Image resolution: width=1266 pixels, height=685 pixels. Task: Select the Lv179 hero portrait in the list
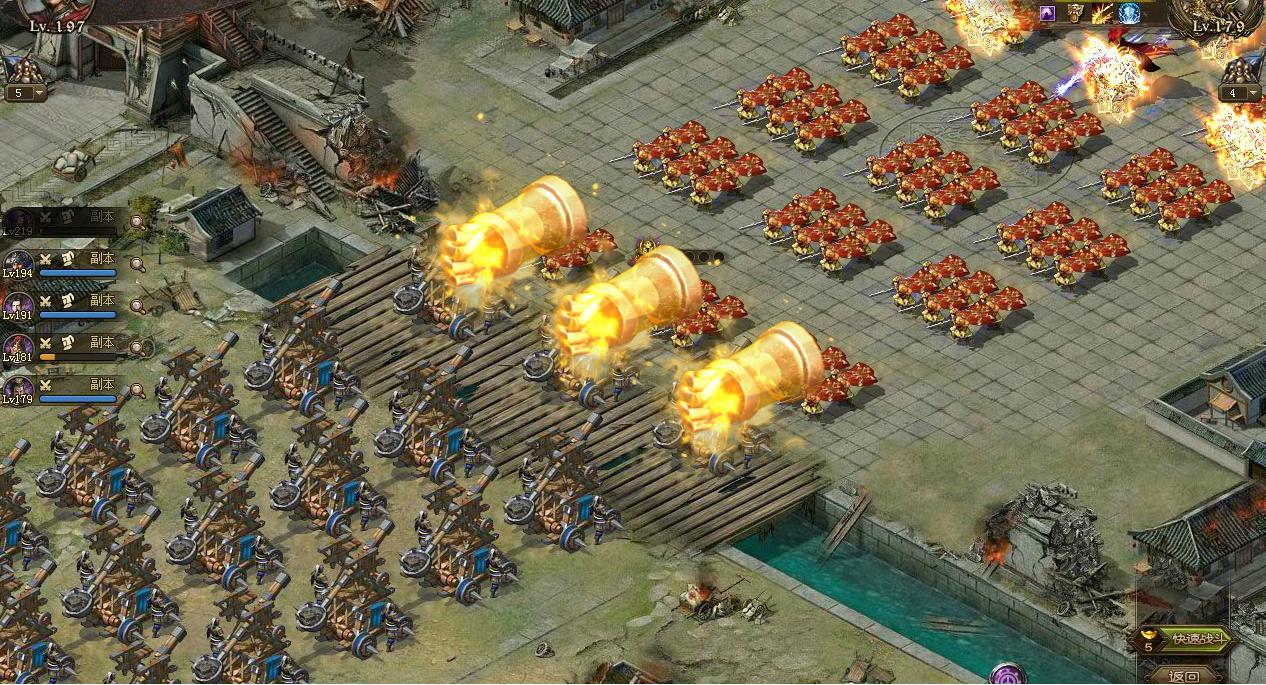pos(16,390)
